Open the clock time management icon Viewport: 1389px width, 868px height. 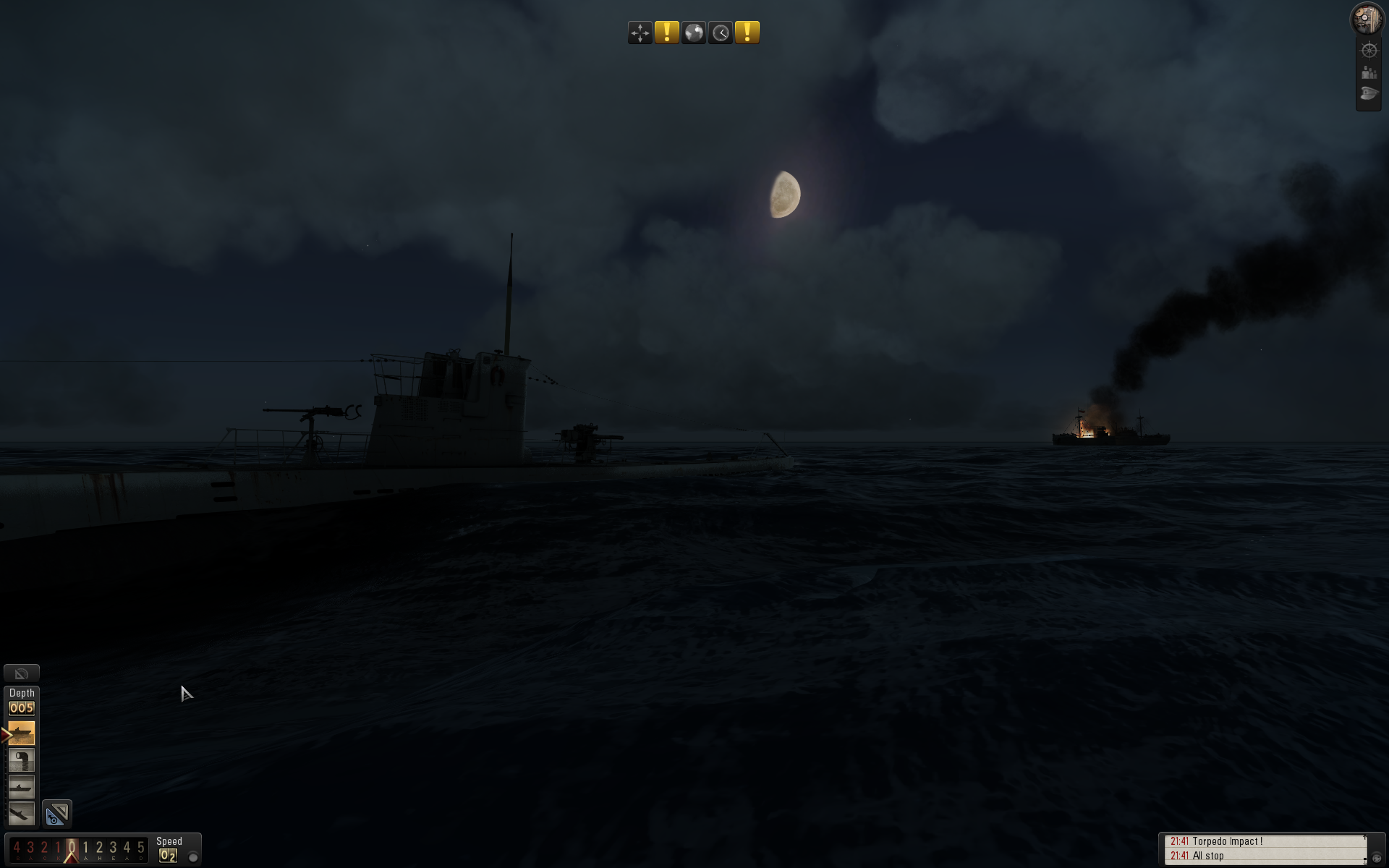click(x=720, y=32)
